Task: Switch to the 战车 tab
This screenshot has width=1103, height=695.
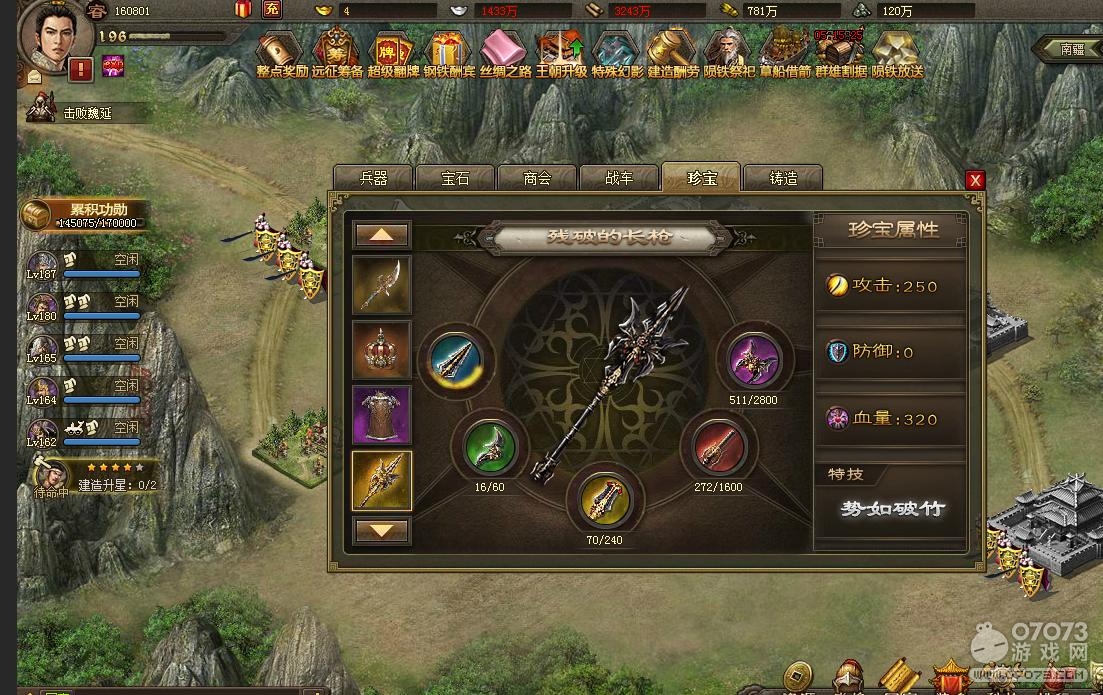Action: pyautogui.click(x=619, y=178)
